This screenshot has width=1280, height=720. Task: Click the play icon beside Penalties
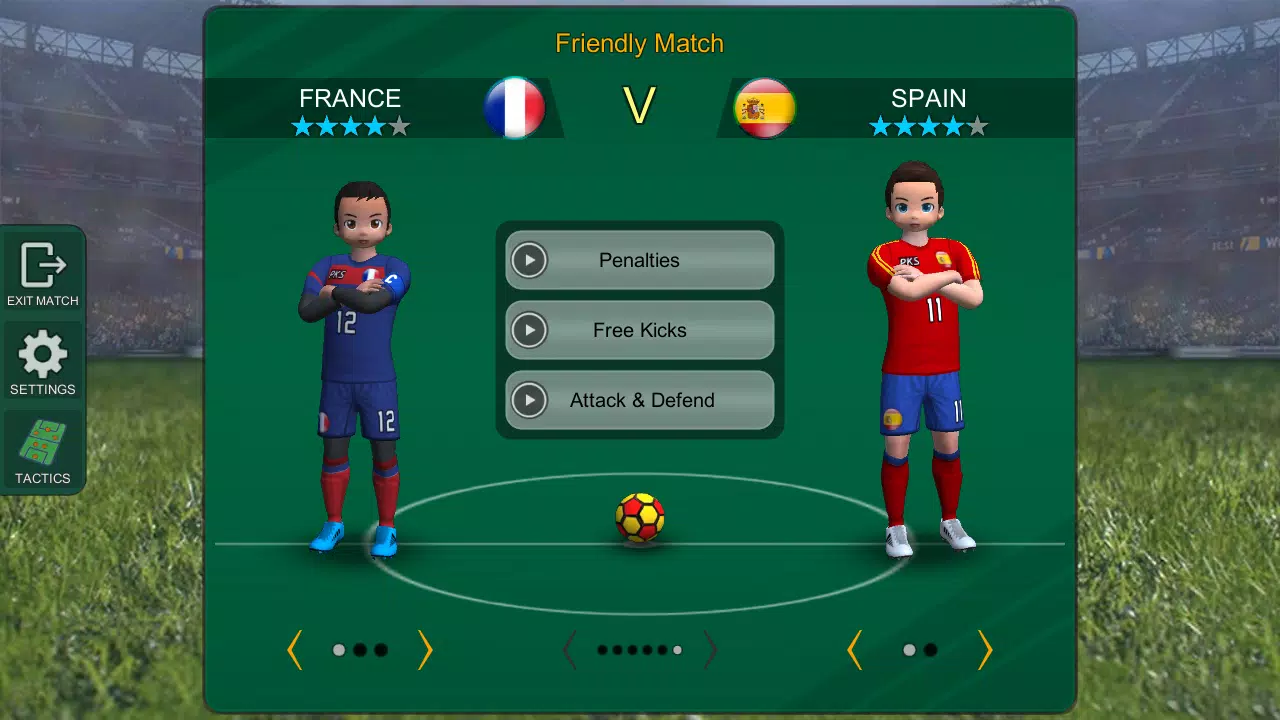pos(529,260)
